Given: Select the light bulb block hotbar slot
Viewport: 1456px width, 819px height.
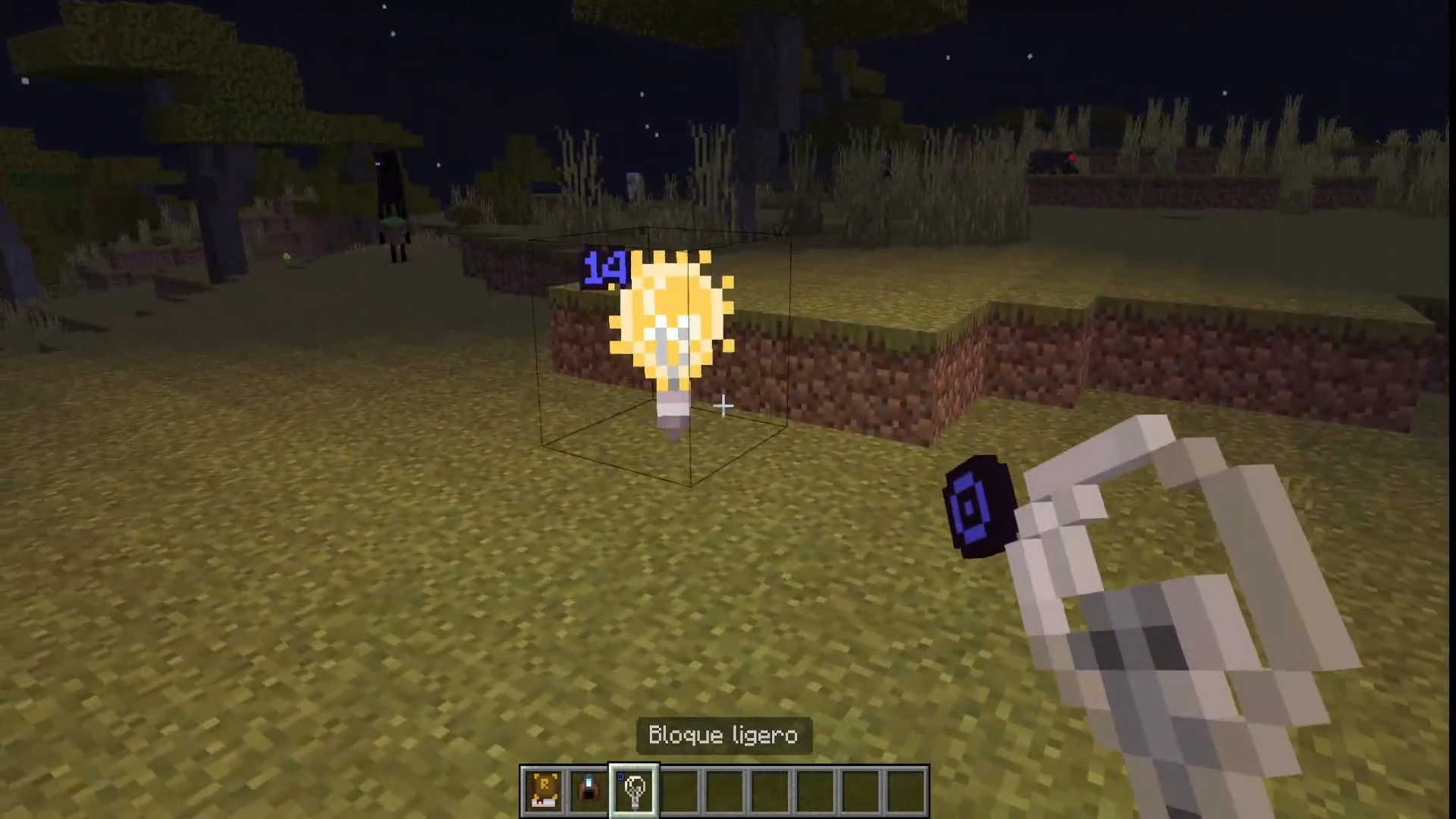Looking at the screenshot, I should [x=634, y=790].
